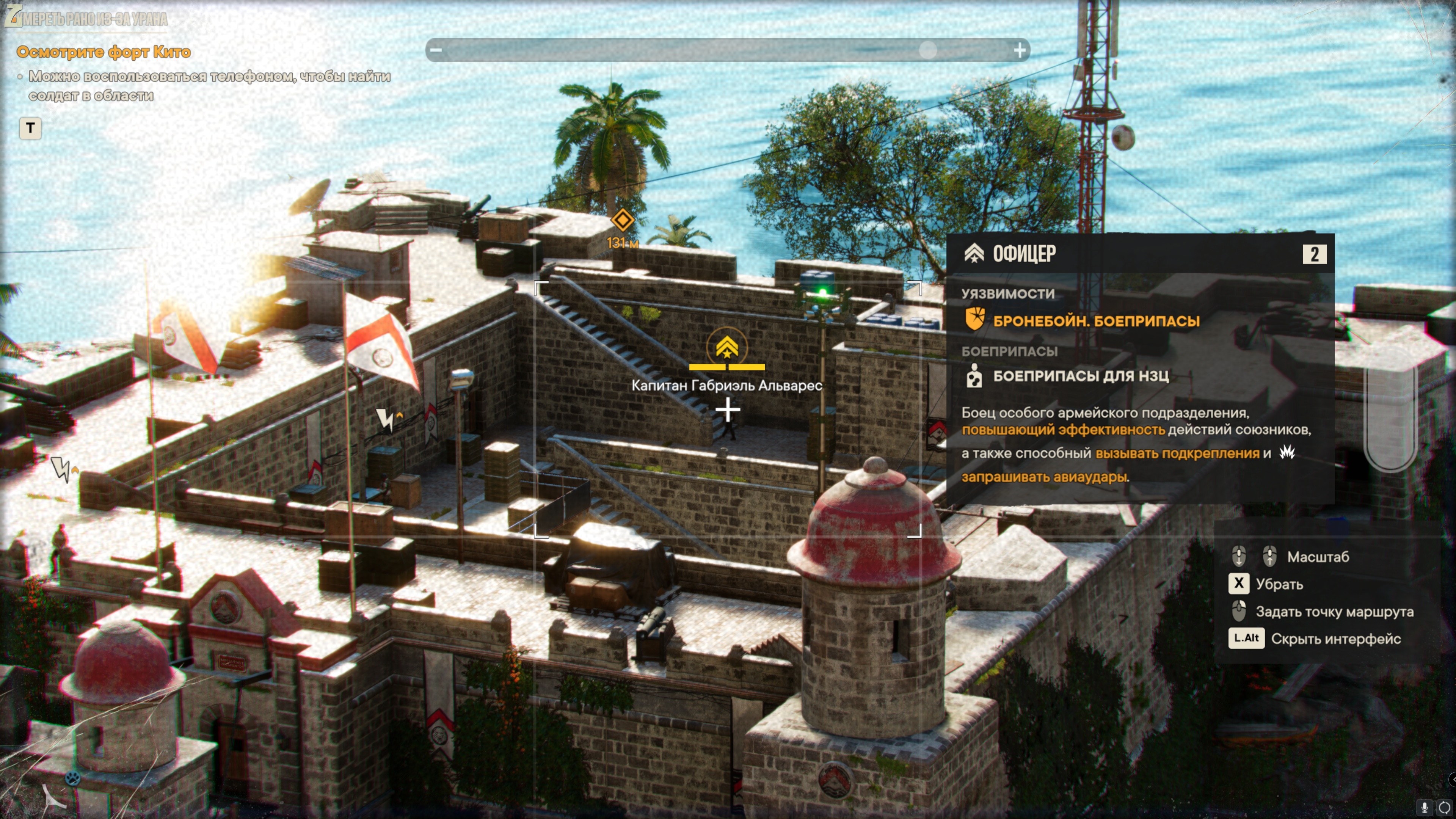Click the armor-piercing ammo vulnerability icon
This screenshot has width=1456, height=819.
(x=974, y=319)
